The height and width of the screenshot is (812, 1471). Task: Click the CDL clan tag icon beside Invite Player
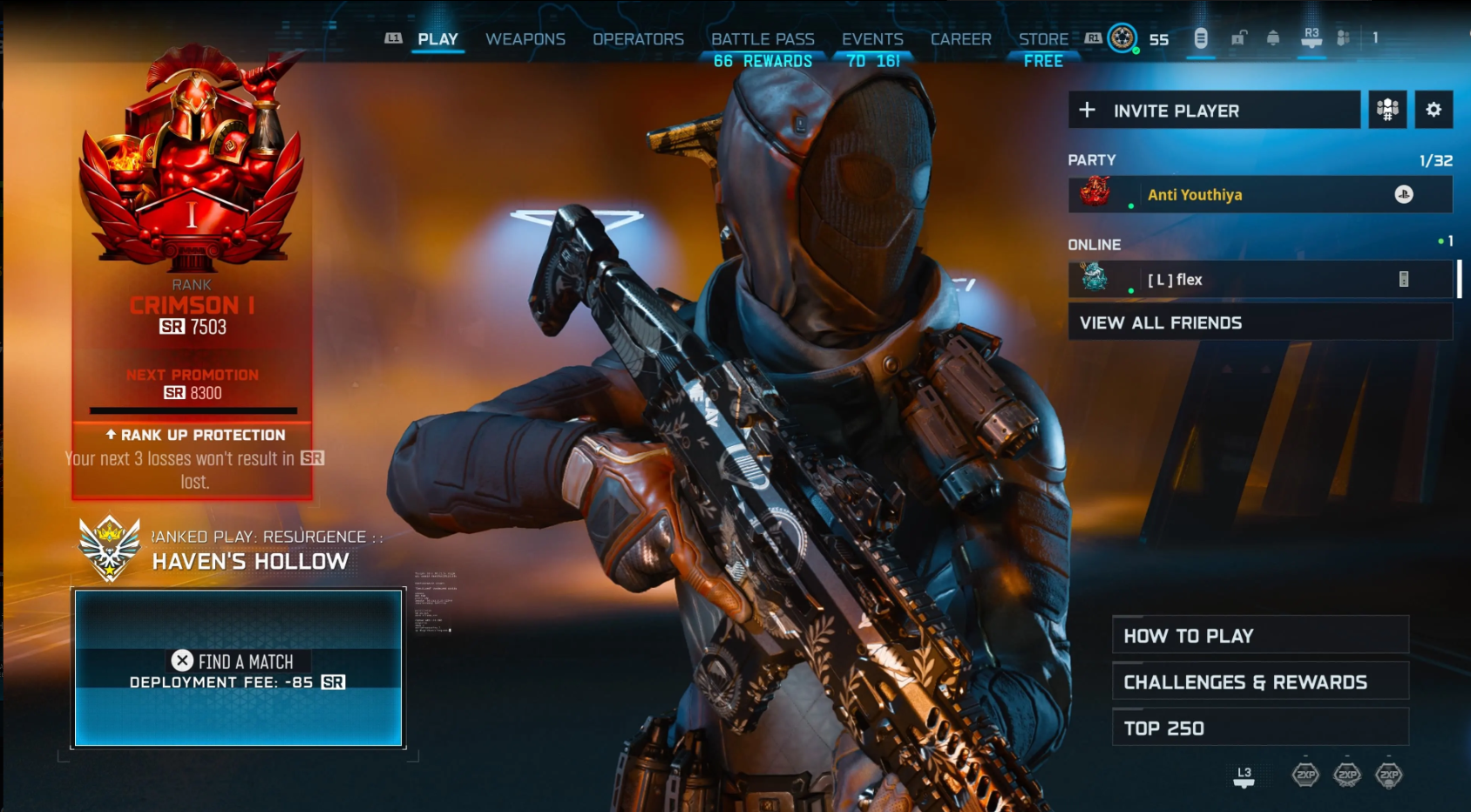[1389, 110]
